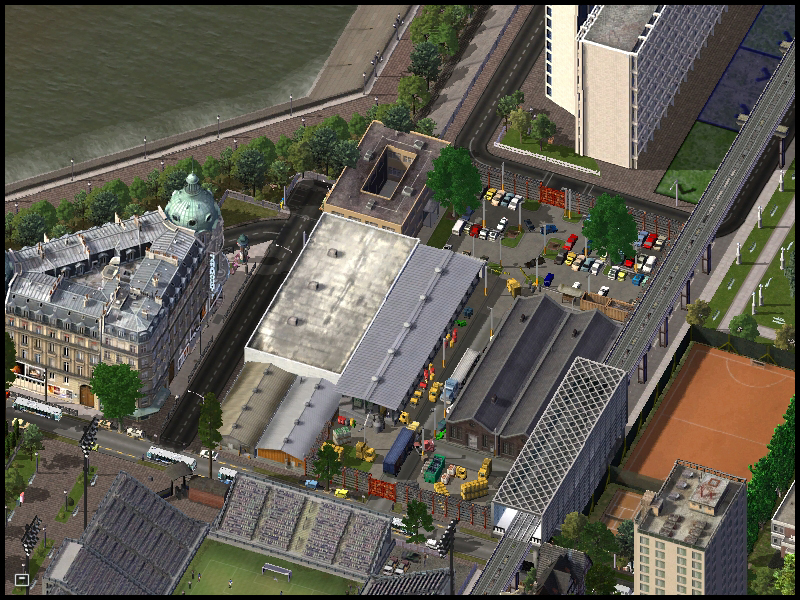Click the small square show-interface button
The image size is (800, 600).
pyautogui.click(x=22, y=579)
